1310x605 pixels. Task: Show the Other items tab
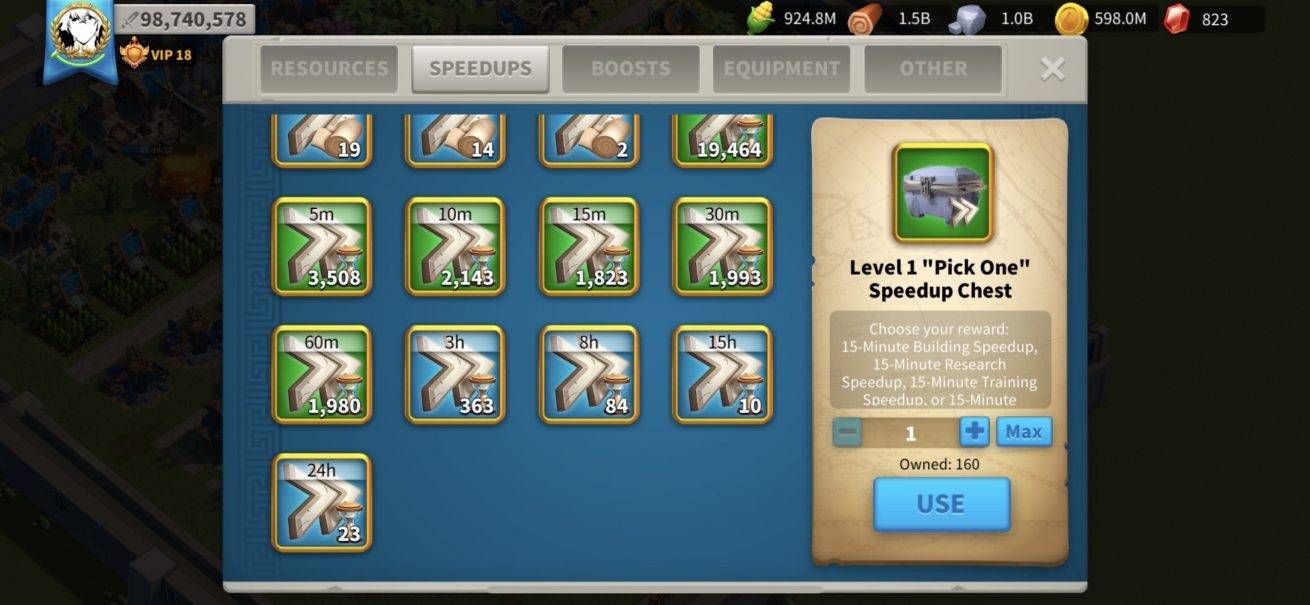pyautogui.click(x=932, y=69)
